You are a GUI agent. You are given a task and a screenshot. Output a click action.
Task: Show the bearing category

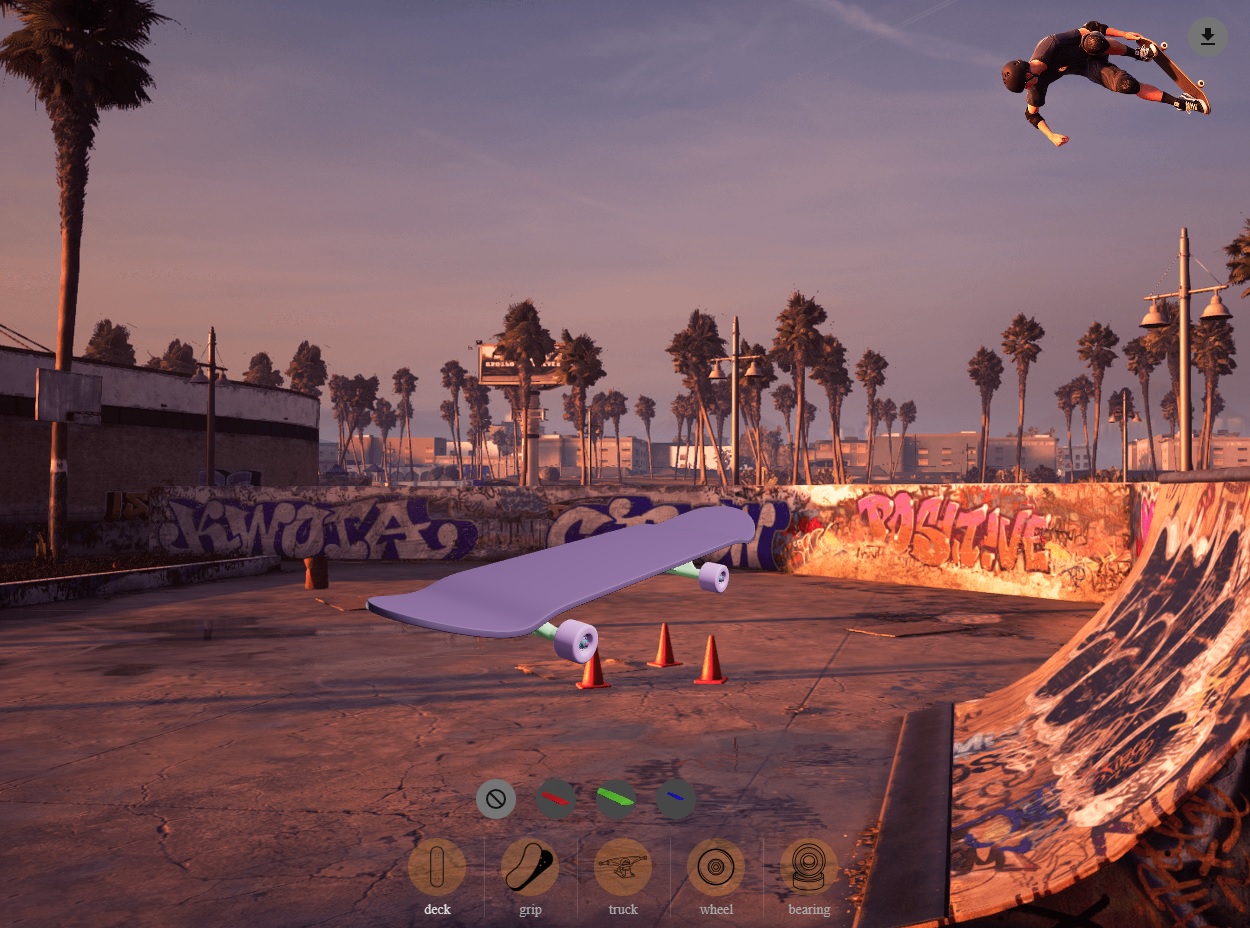pyautogui.click(x=809, y=867)
